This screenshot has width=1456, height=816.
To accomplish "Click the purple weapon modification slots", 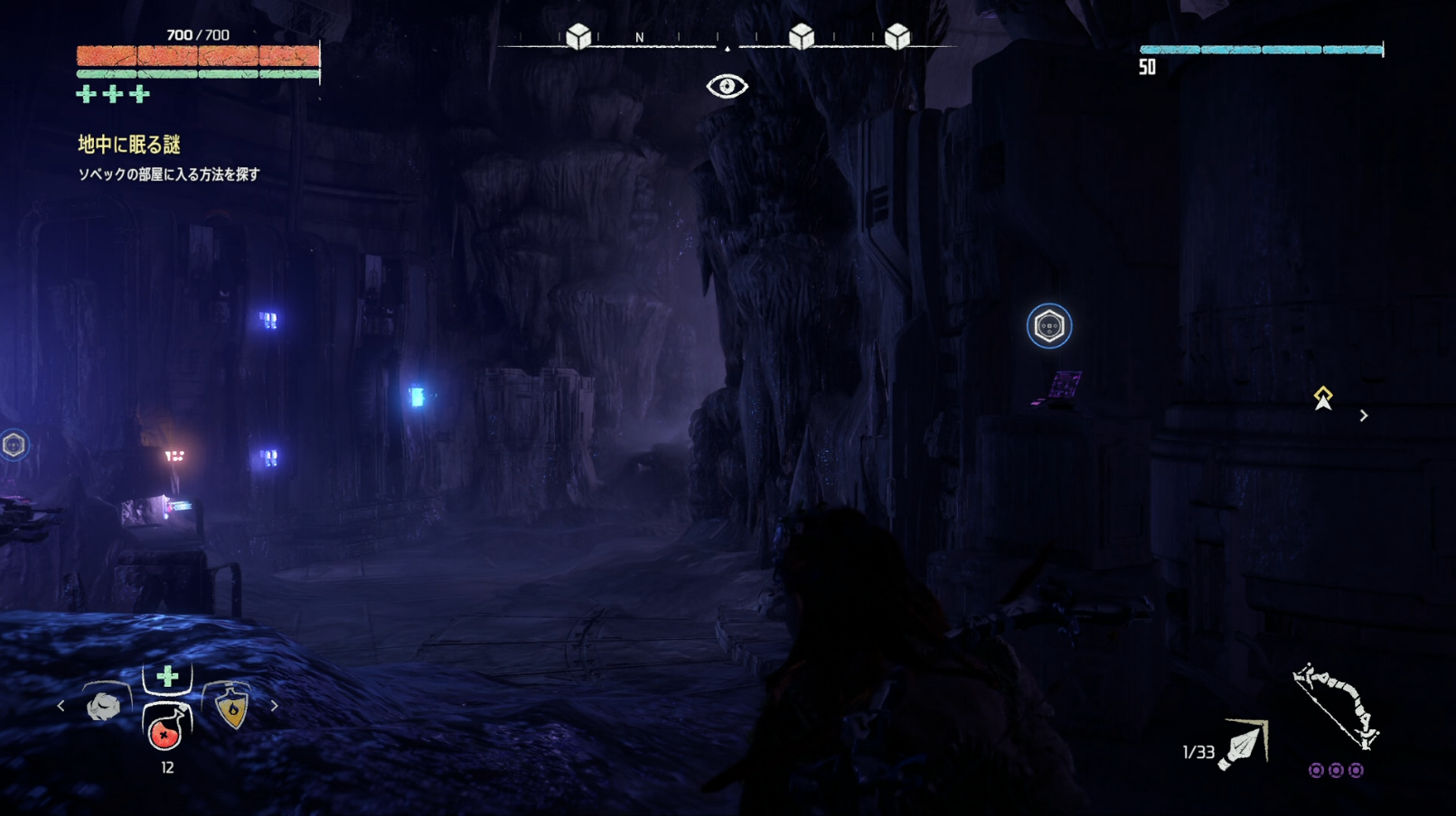I will (1336, 771).
